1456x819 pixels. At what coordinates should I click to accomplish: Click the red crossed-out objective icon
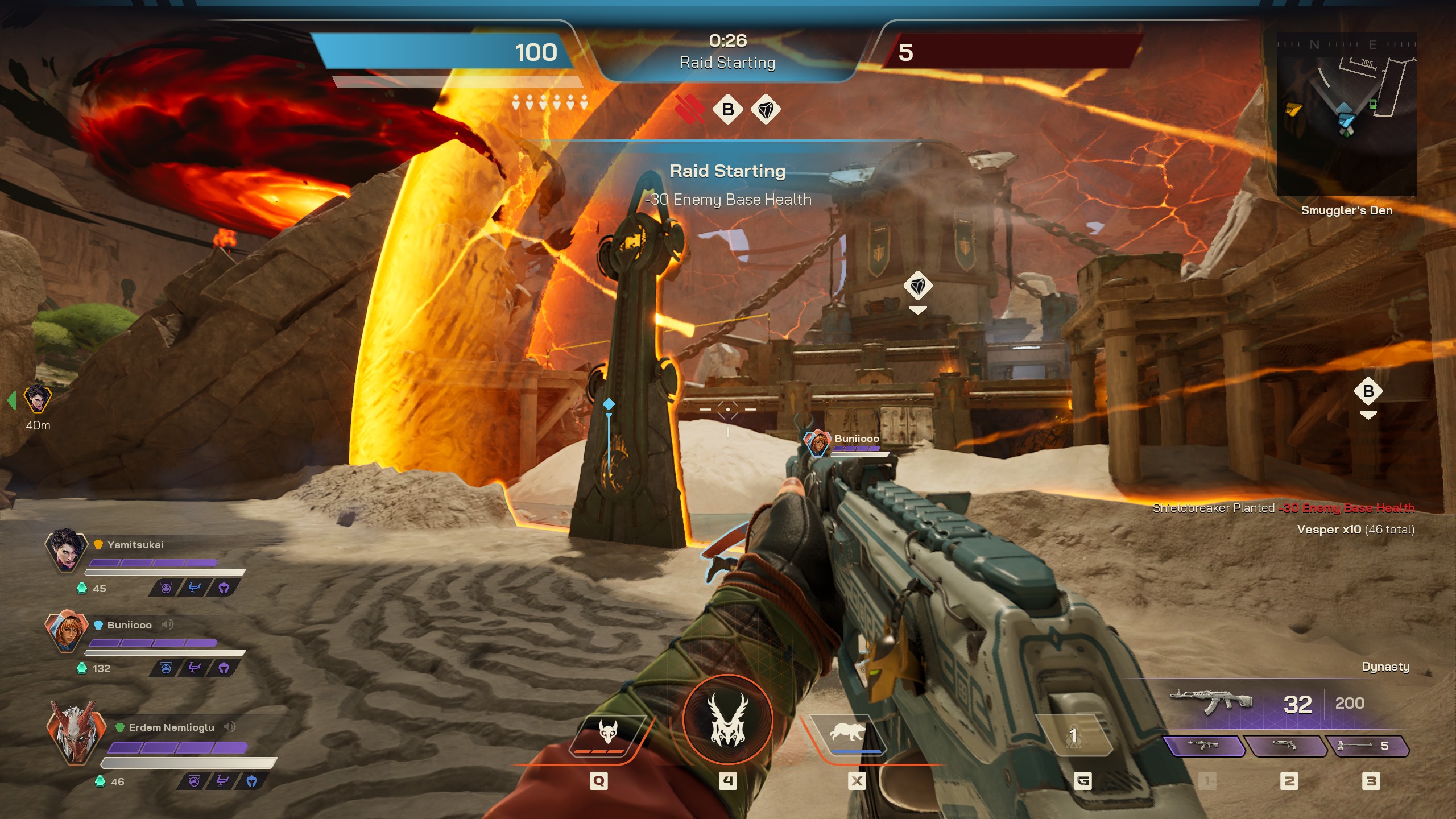pyautogui.click(x=690, y=109)
